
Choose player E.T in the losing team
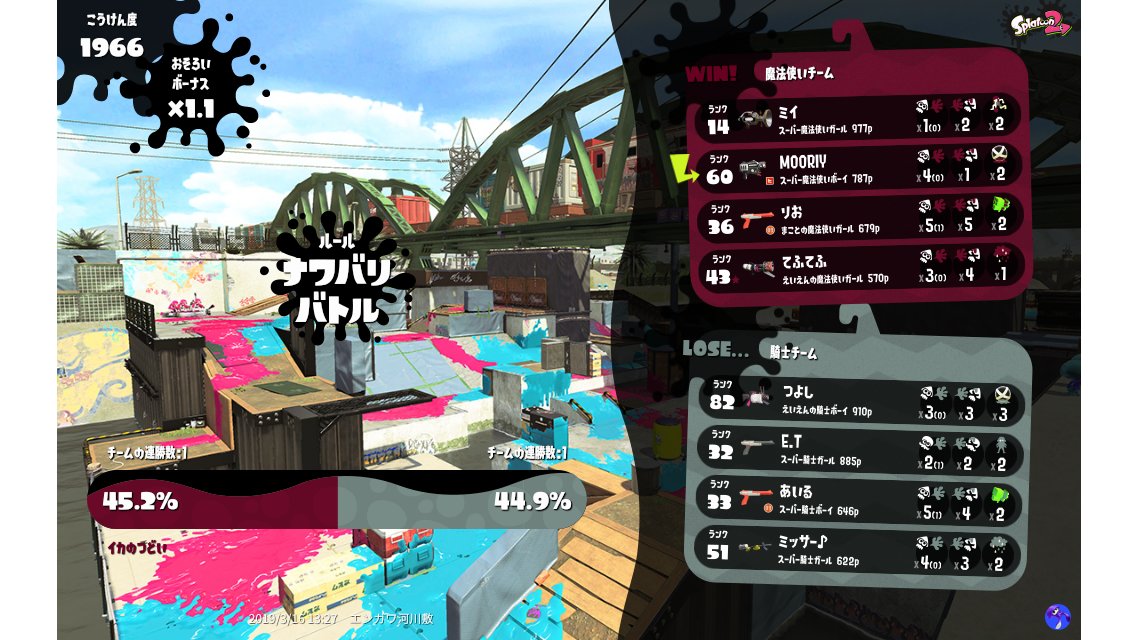[860, 451]
